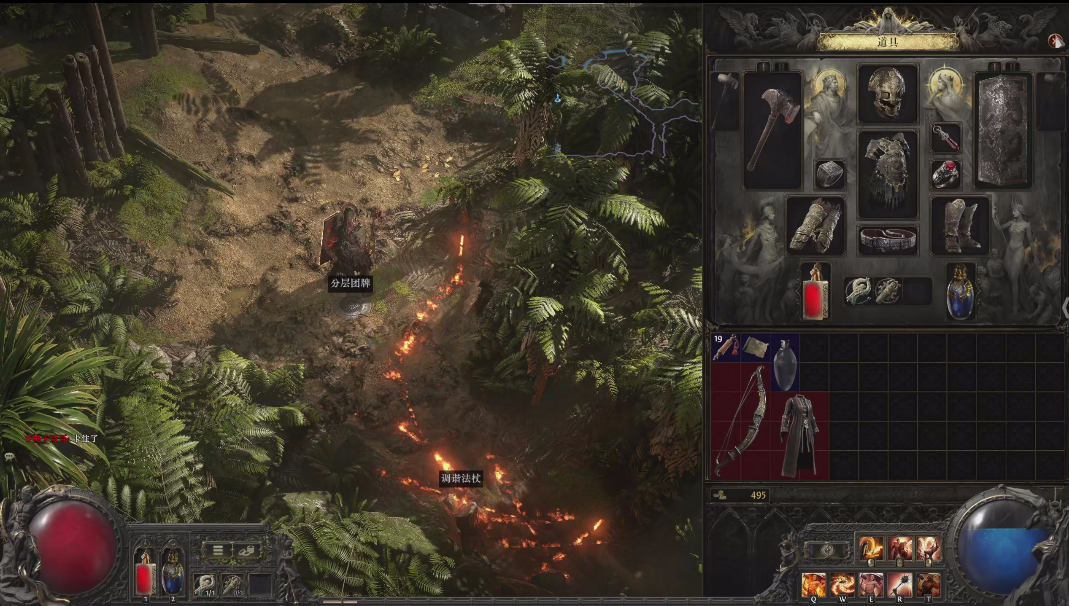Close the inventory panel
This screenshot has height=606, width=1069.
[1054, 41]
